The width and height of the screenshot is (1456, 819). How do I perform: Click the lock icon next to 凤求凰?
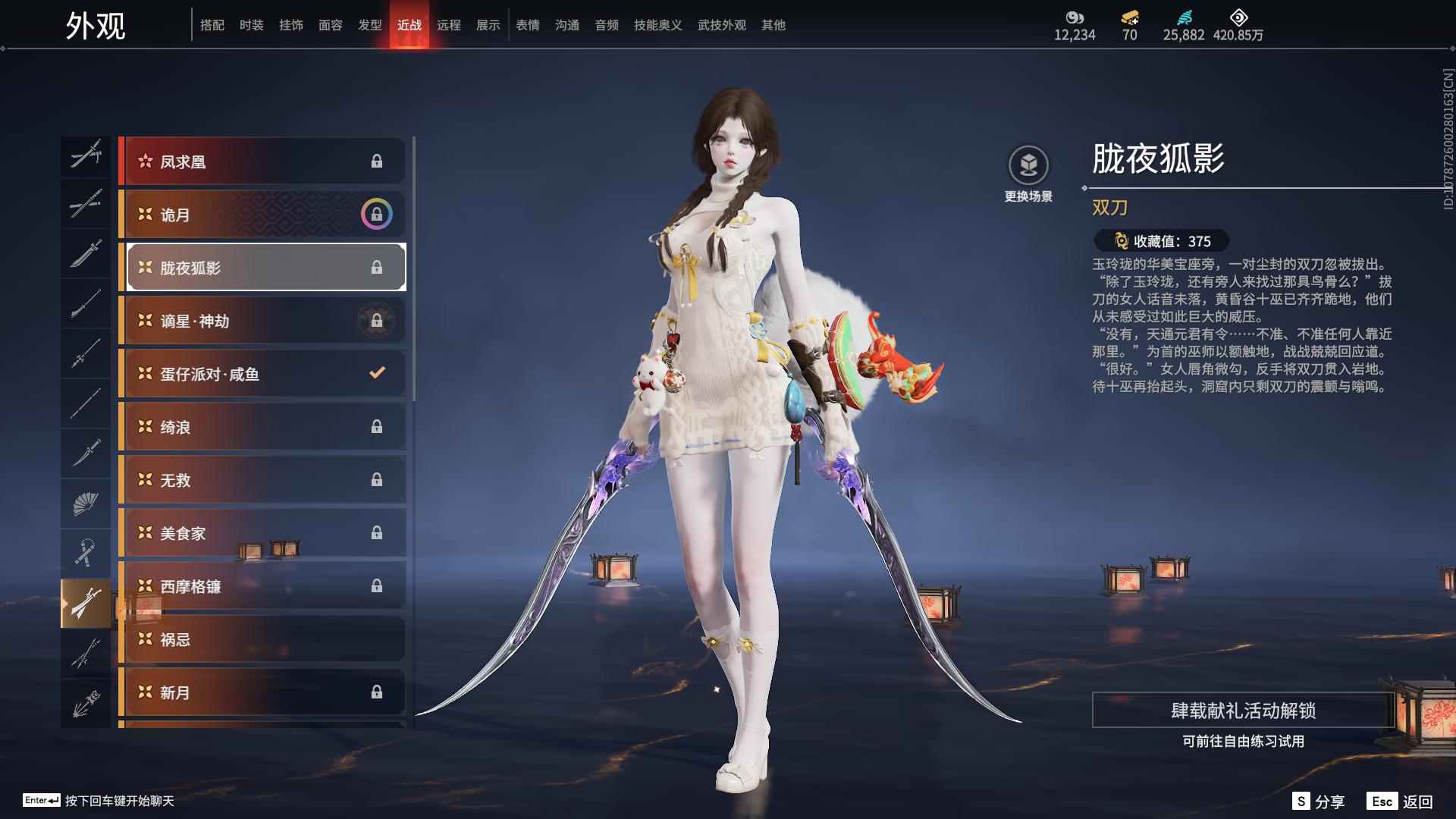point(377,160)
